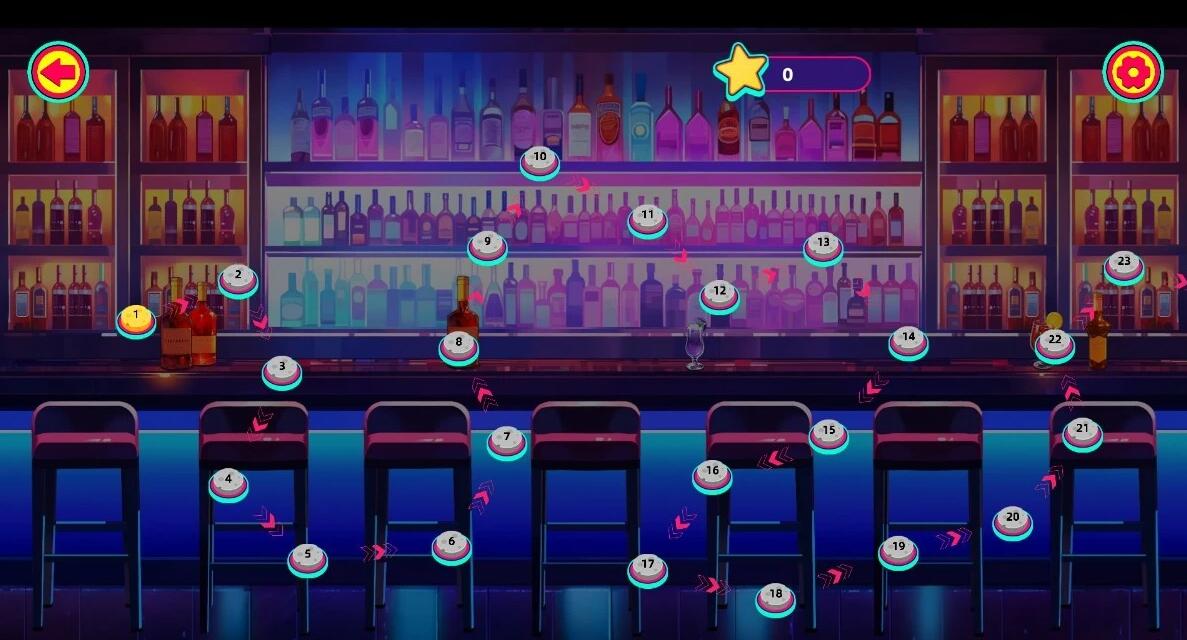Viewport: 1187px width, 640px height.
Task: Go back with the yellow arrow button
Action: [58, 72]
